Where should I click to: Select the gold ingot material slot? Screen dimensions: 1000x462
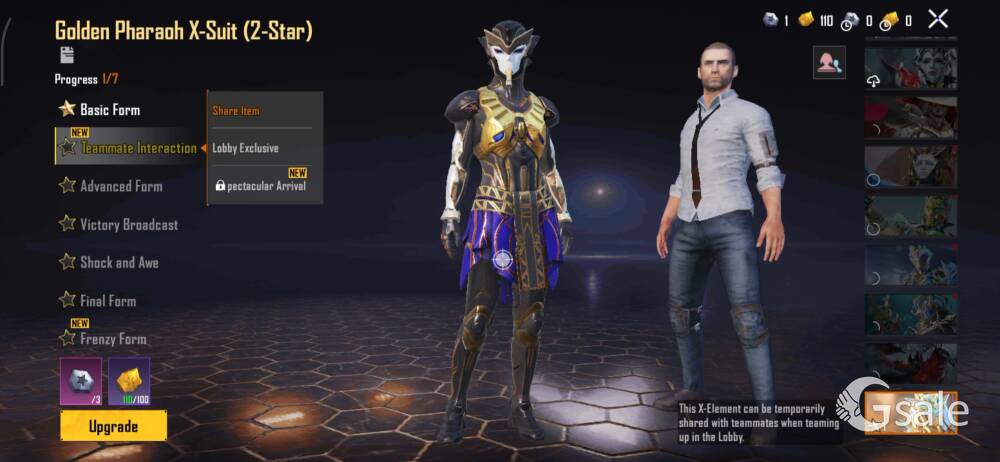pyautogui.click(x=129, y=381)
